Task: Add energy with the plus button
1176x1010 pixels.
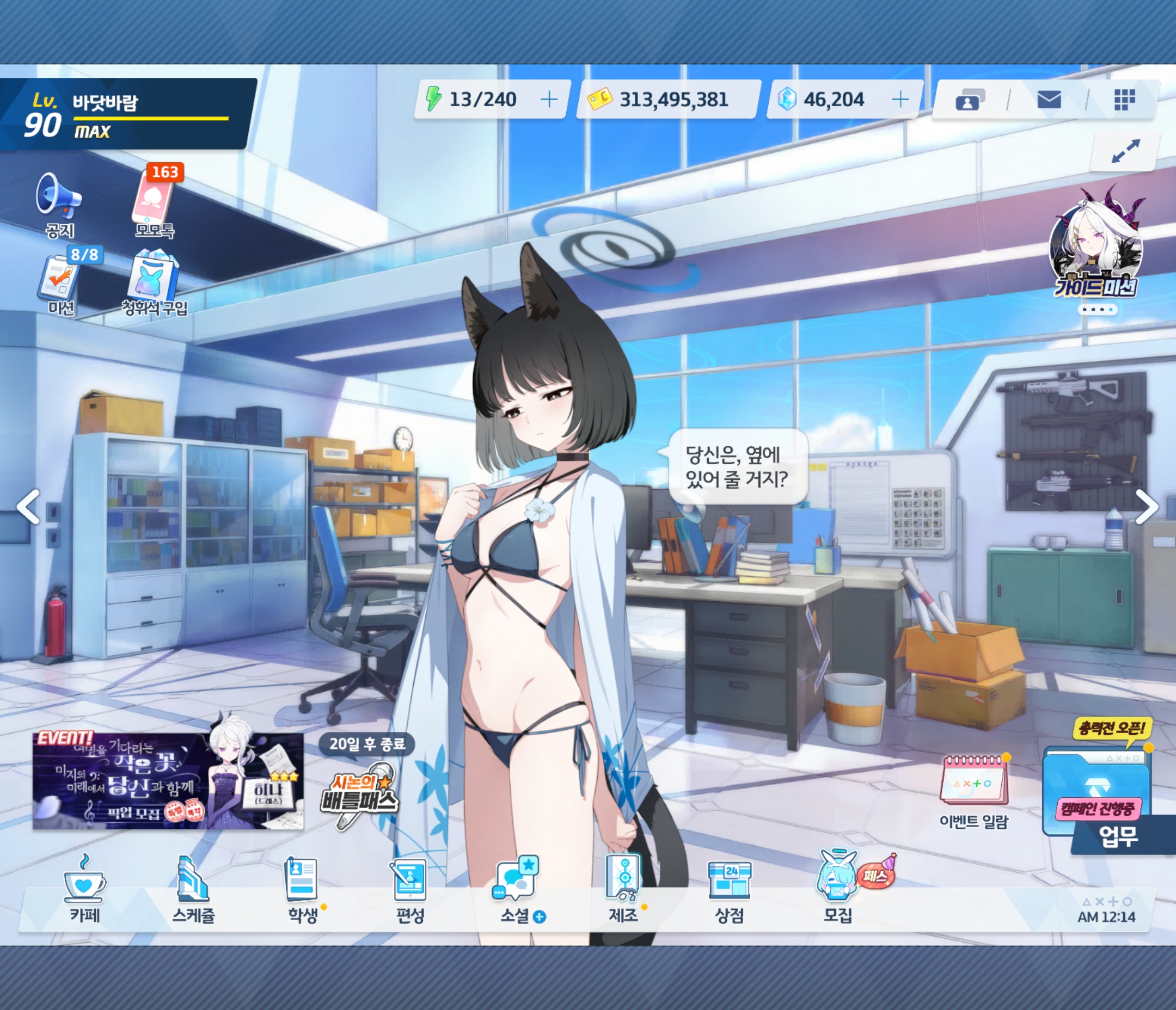Action: point(549,100)
